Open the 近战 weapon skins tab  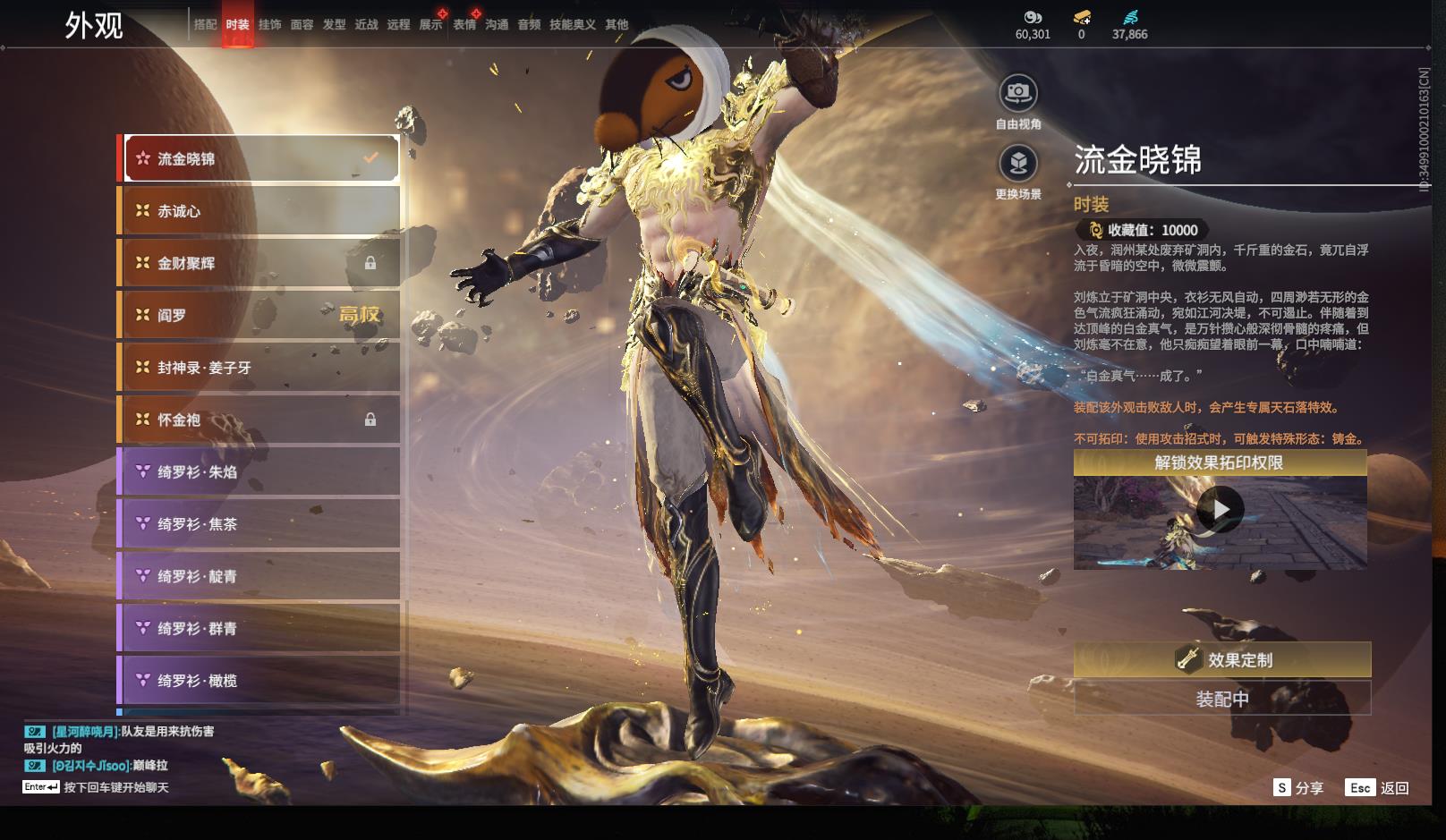366,25
